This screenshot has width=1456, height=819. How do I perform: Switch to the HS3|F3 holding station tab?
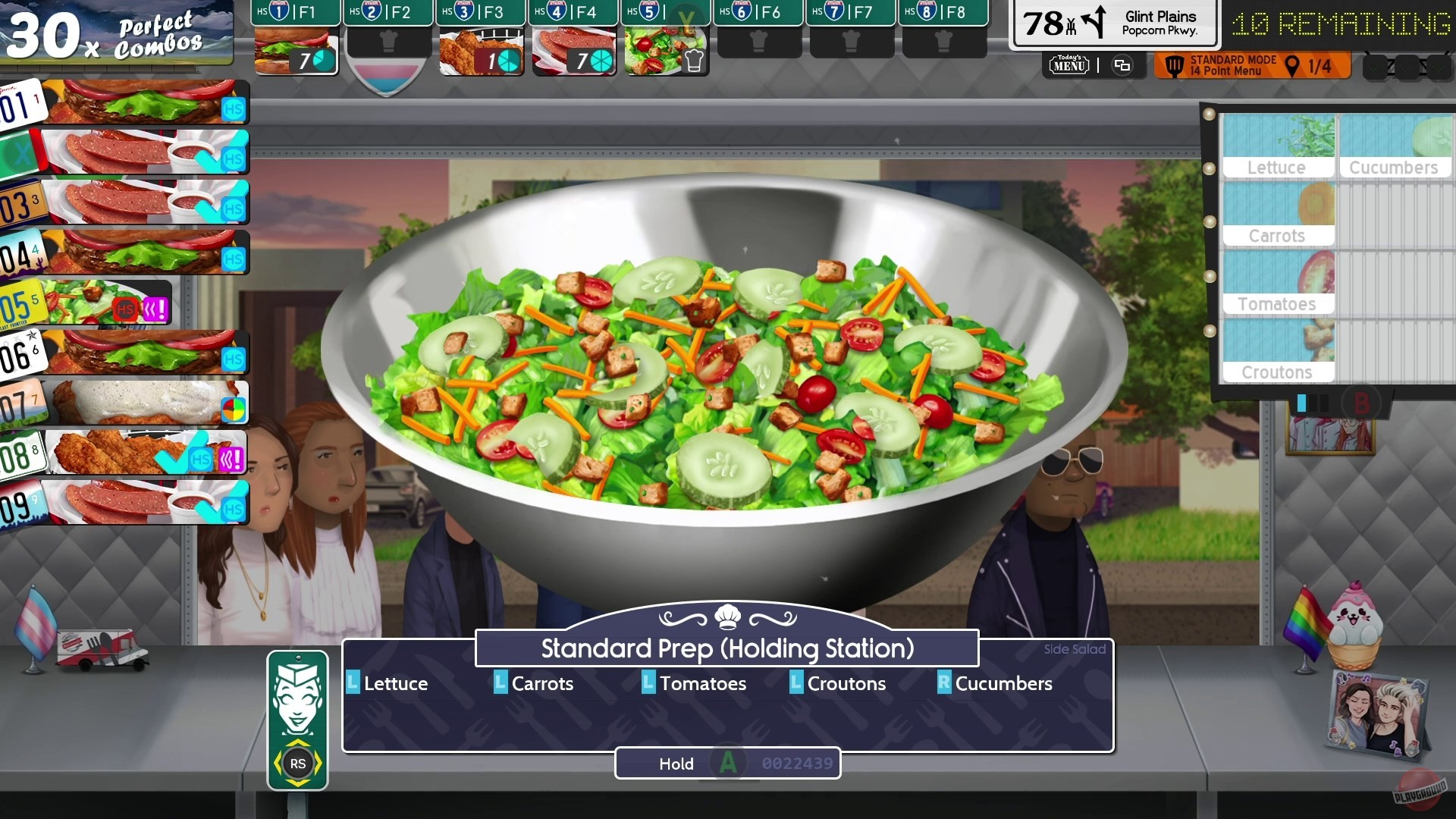(x=481, y=13)
